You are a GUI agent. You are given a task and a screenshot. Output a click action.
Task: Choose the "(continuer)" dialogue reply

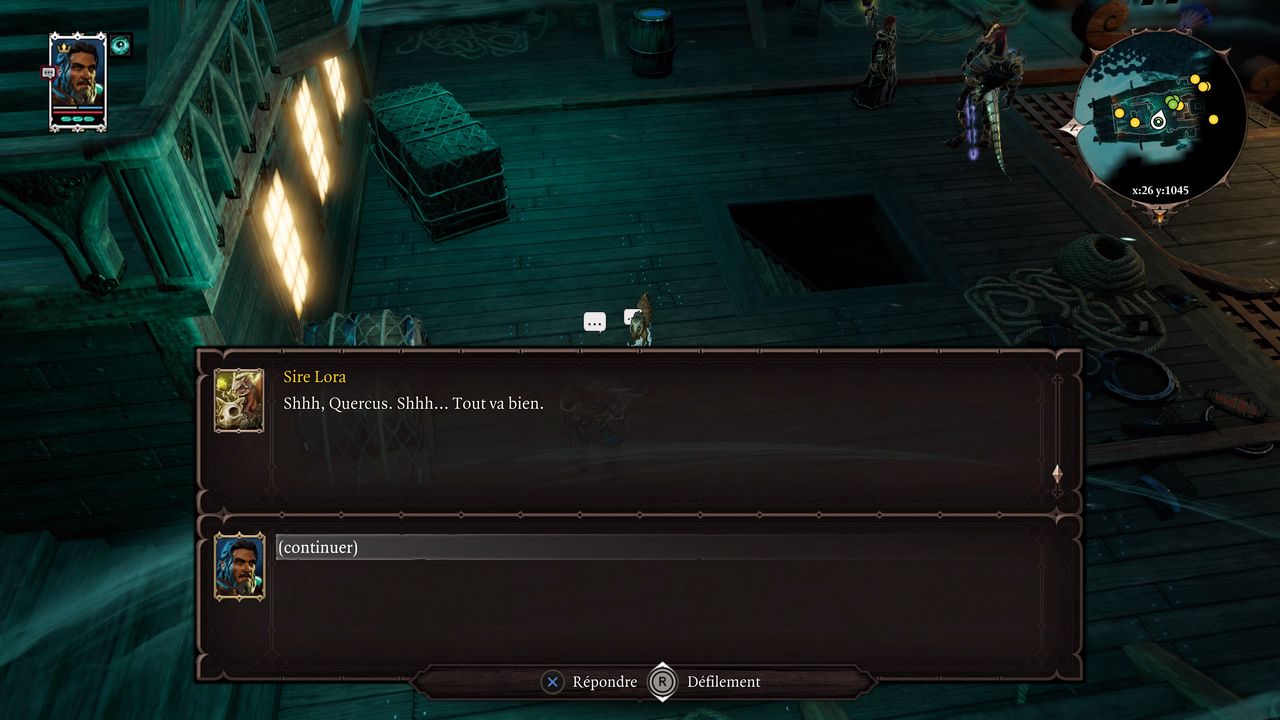pos(318,547)
